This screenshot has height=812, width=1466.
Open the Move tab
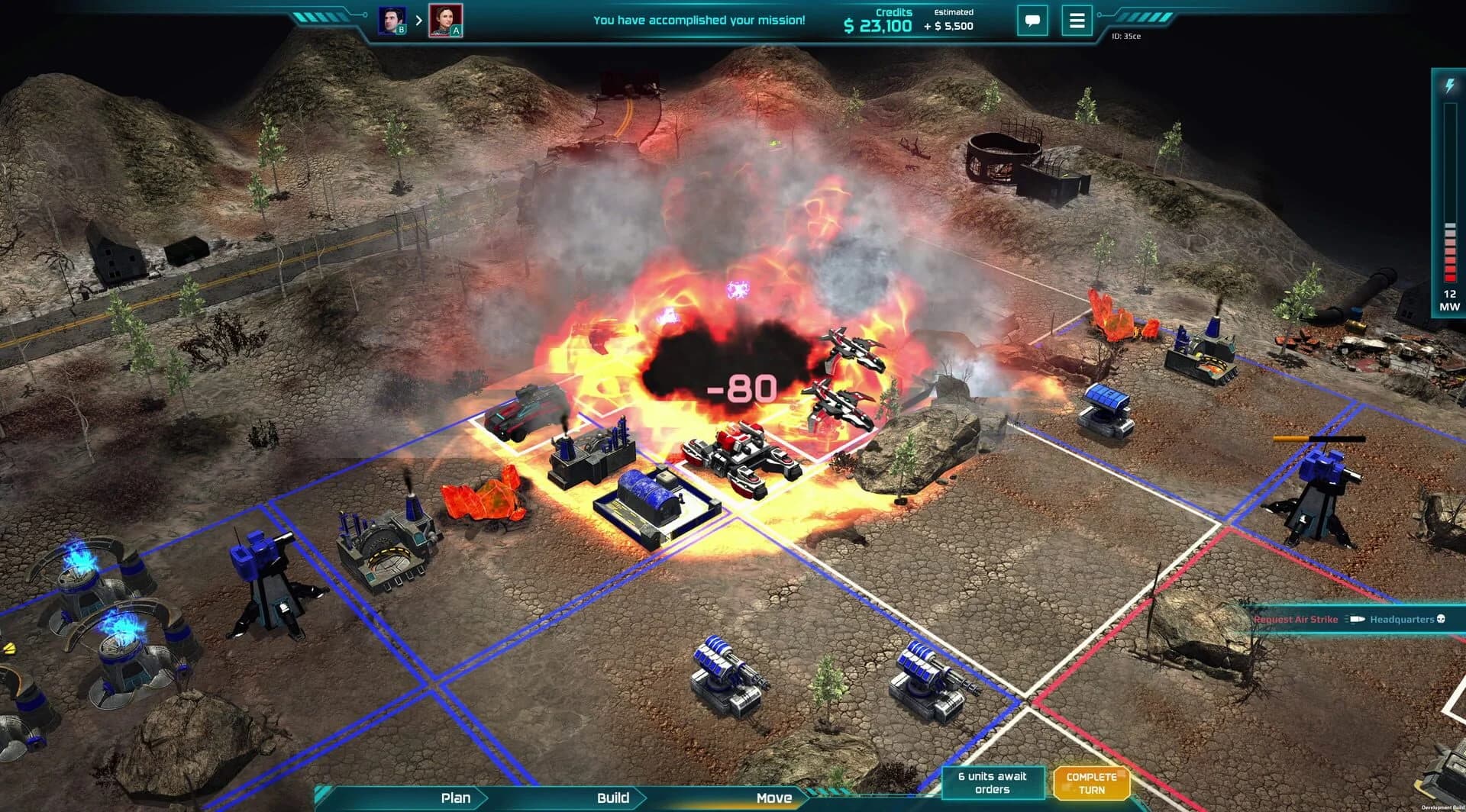click(x=773, y=798)
